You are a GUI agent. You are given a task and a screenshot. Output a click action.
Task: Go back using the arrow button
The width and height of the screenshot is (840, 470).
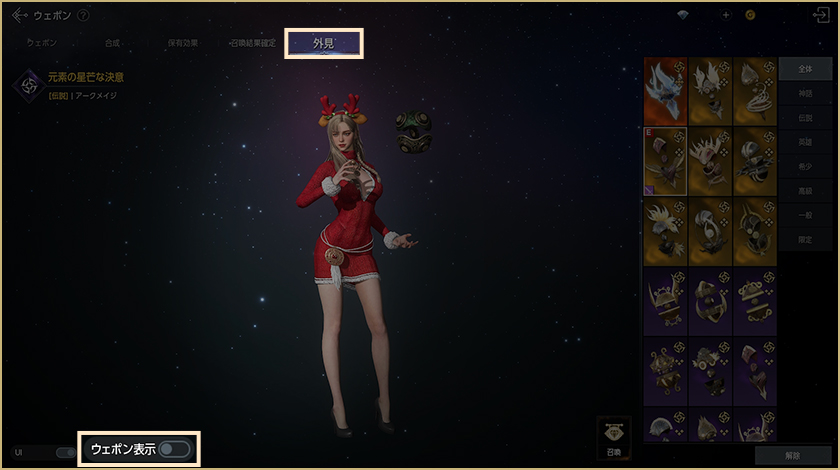point(19,15)
